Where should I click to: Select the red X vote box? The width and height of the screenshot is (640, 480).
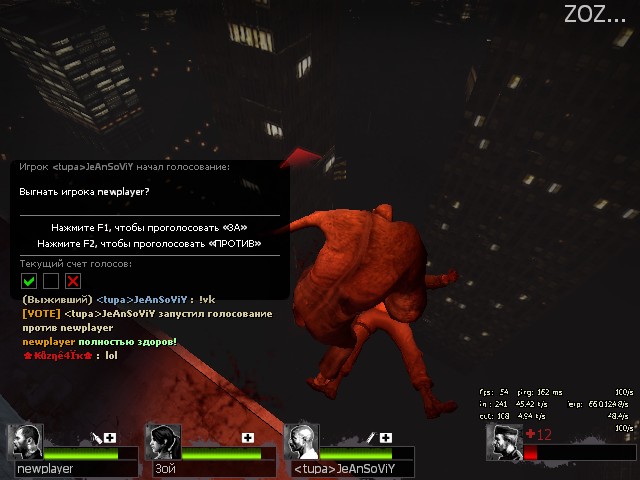[x=72, y=281]
